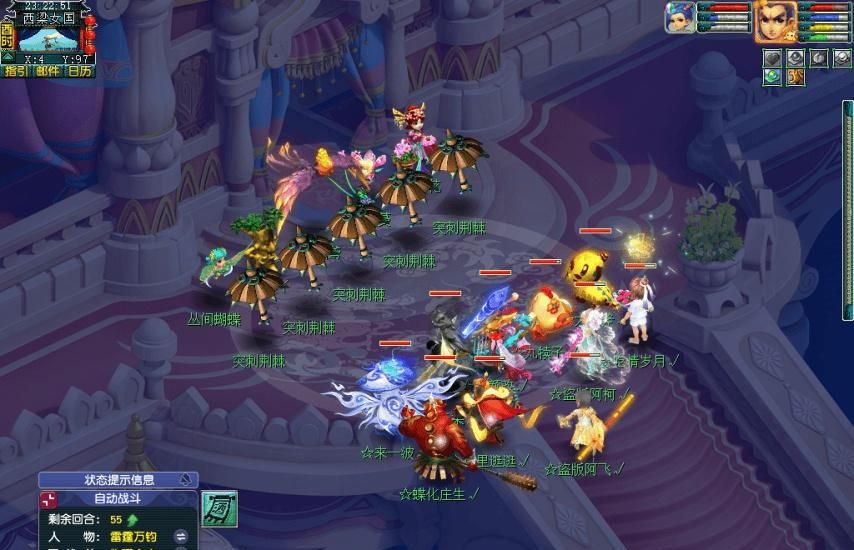
Task: Switch the character skill 雷霆万钧
Action: 182,538
